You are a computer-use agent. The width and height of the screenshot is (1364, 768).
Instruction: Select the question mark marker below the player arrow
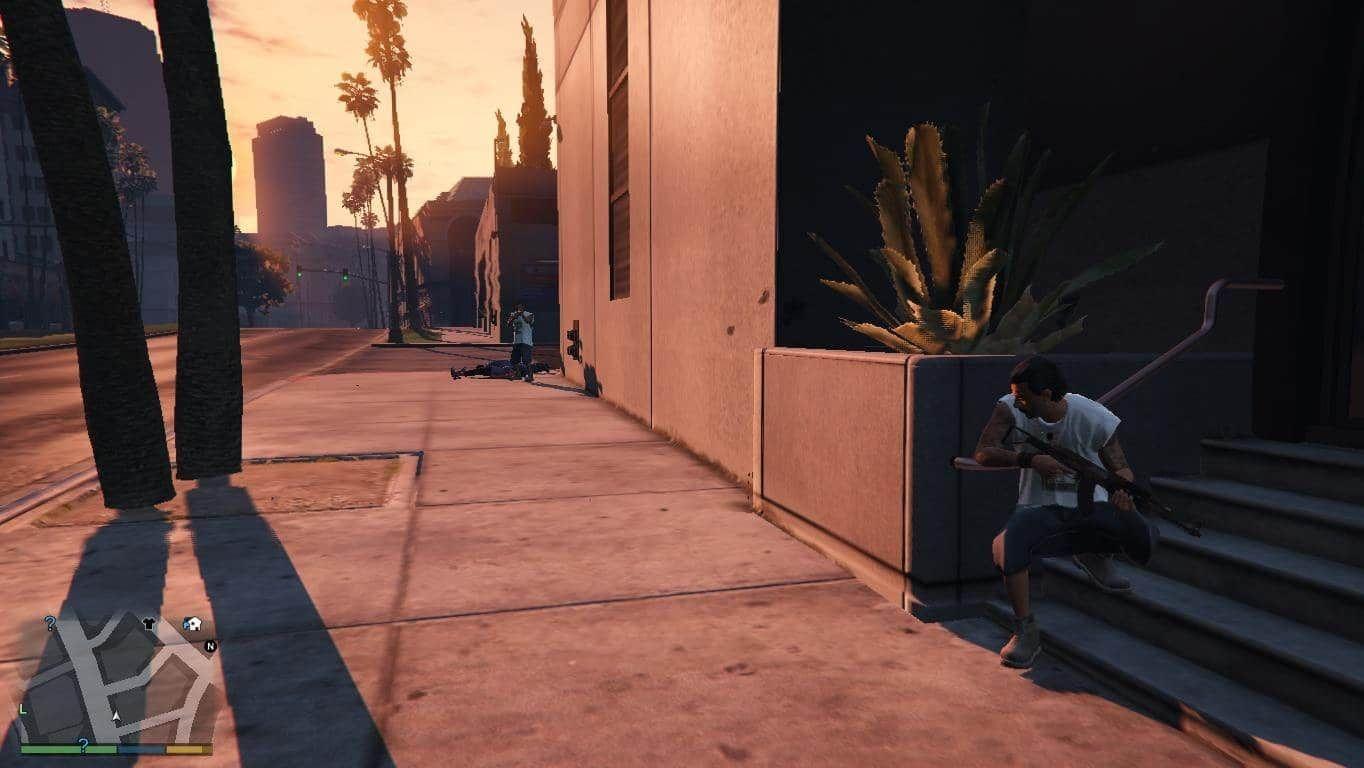pos(84,744)
